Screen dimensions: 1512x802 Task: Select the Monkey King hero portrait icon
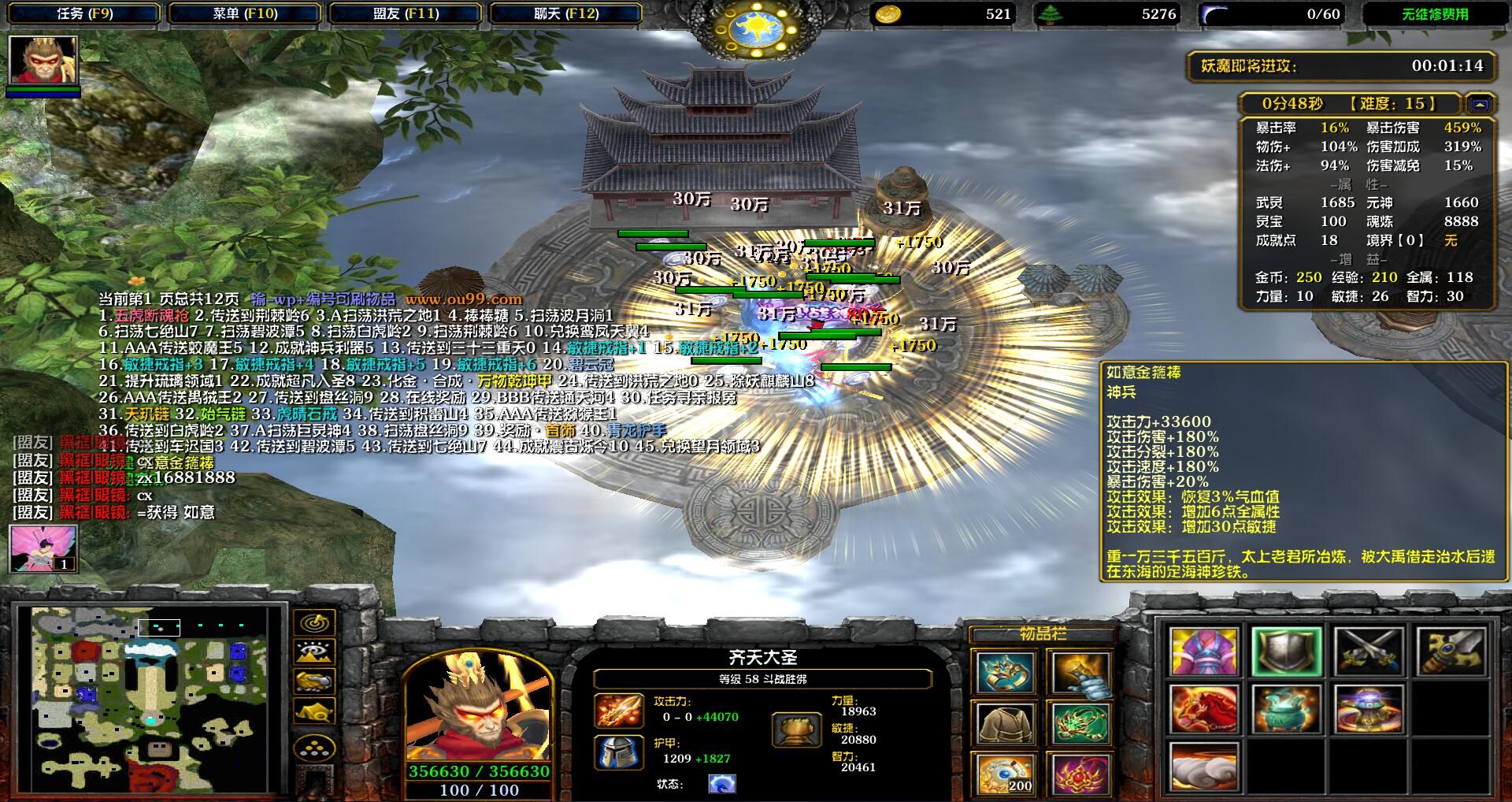point(43,61)
